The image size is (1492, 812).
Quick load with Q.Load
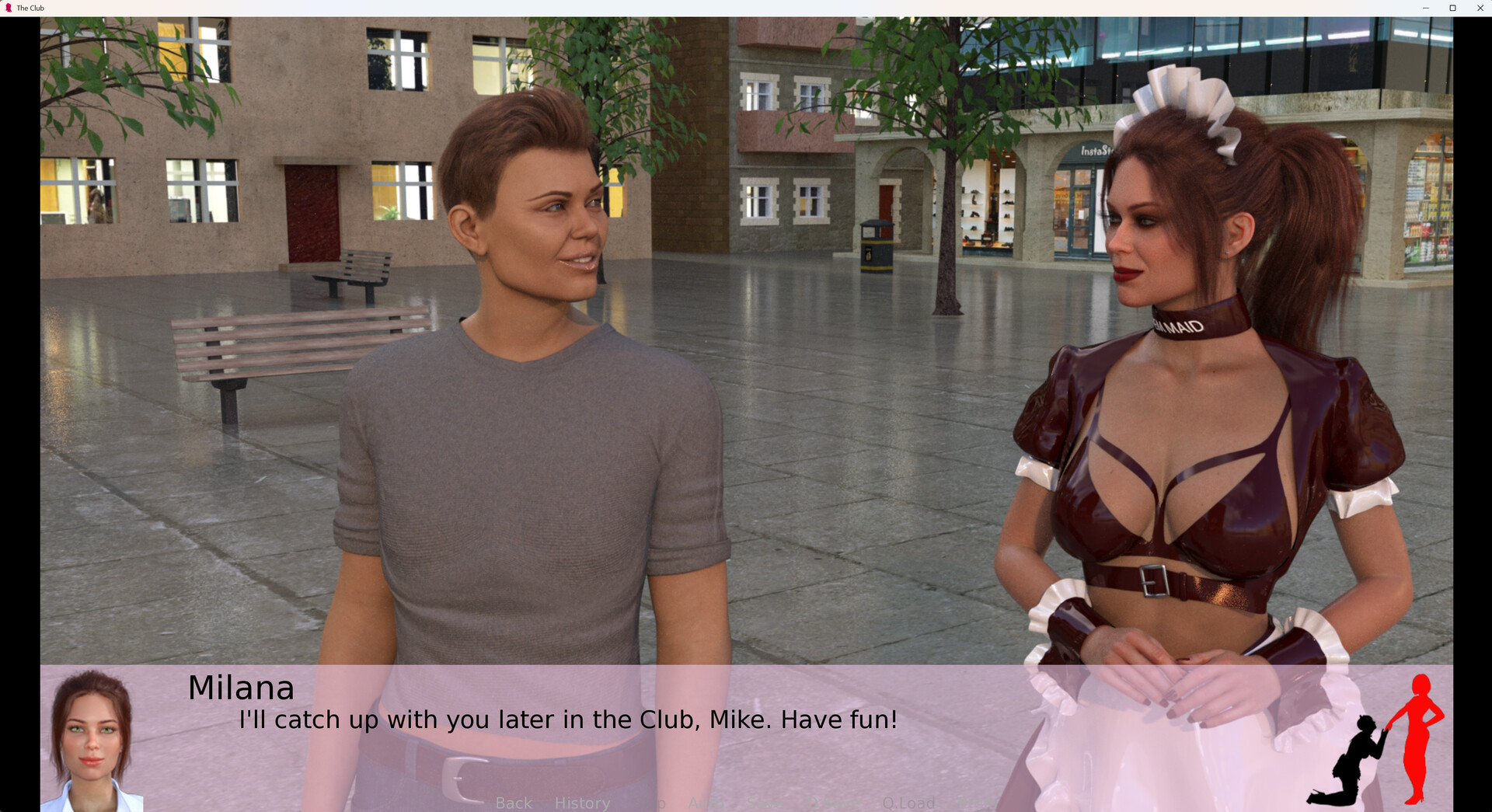(908, 803)
